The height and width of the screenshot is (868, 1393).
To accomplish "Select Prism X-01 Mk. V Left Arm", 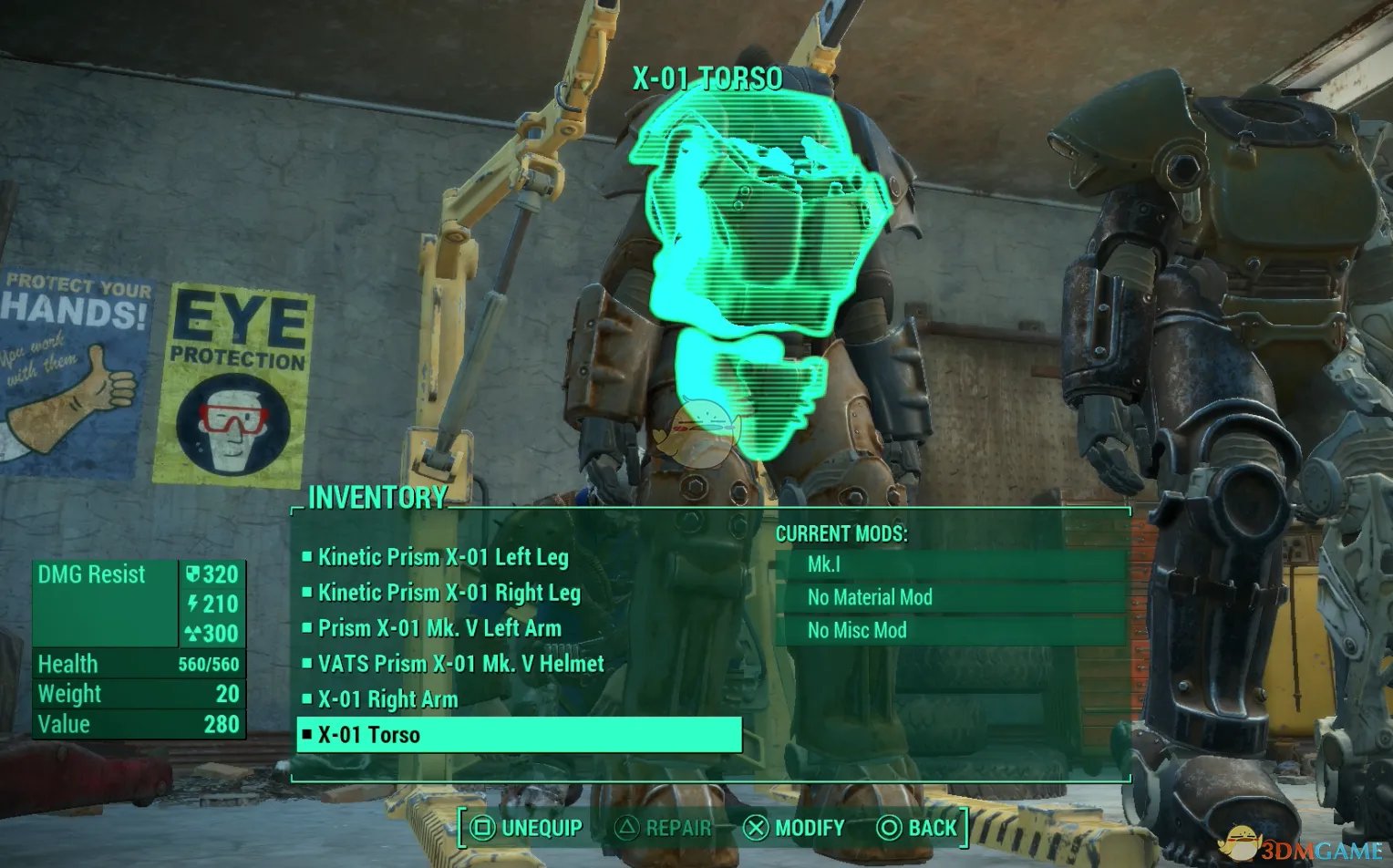I will 439,628.
